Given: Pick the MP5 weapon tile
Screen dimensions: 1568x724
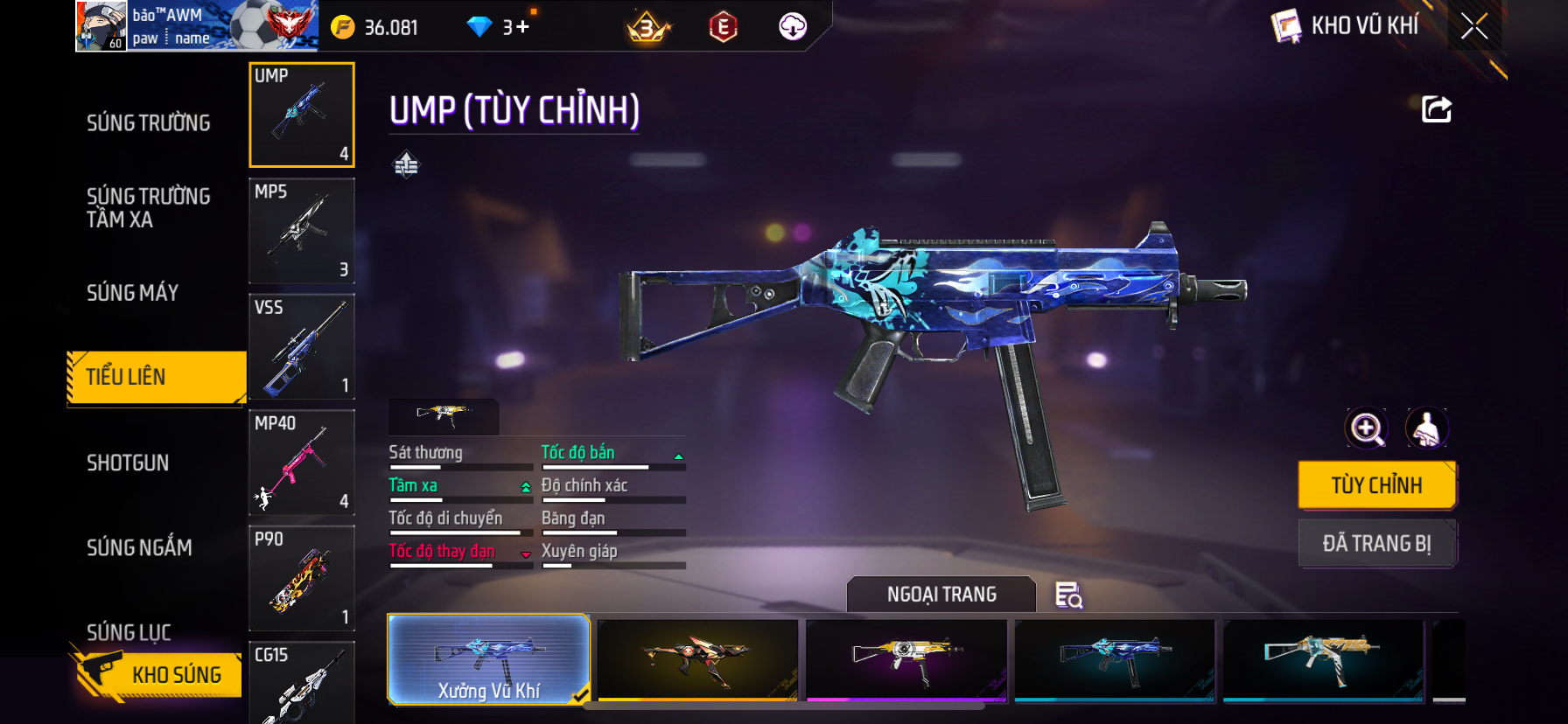Looking at the screenshot, I should tap(302, 231).
